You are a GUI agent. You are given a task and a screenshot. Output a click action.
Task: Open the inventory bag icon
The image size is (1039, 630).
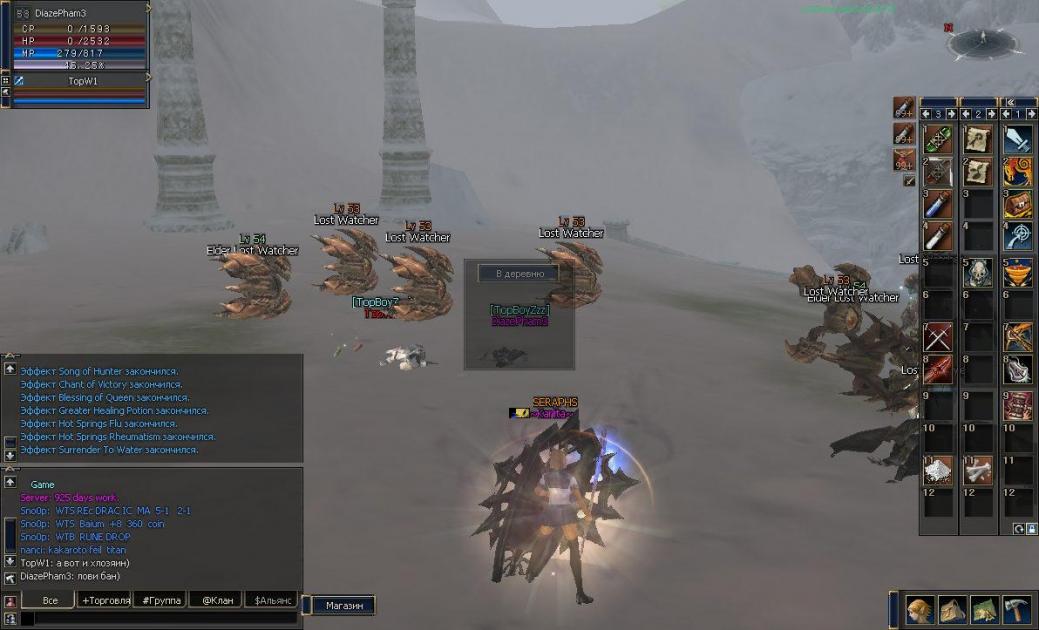point(951,609)
